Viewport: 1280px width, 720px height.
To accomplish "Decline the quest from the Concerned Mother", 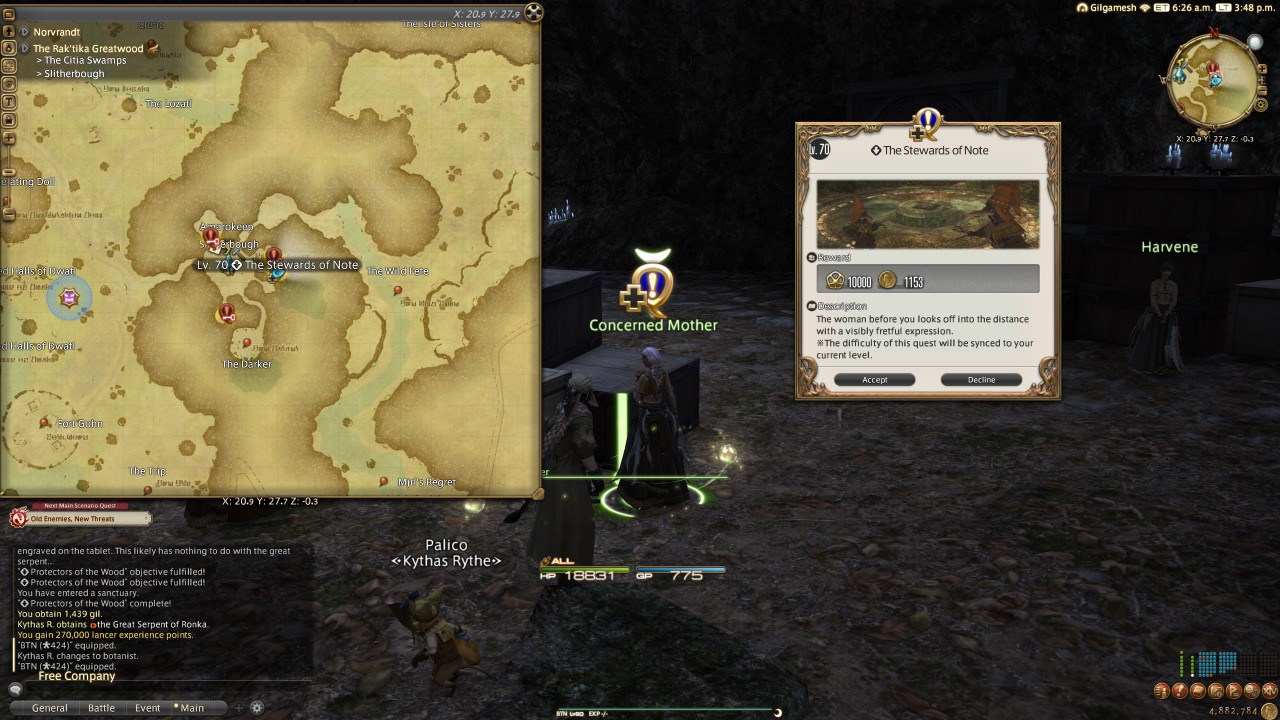I will [980, 379].
